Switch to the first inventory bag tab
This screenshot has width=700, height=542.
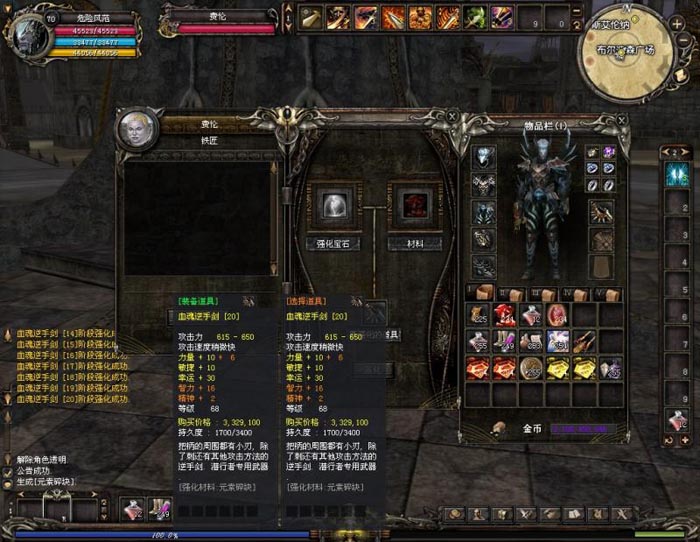483,294
